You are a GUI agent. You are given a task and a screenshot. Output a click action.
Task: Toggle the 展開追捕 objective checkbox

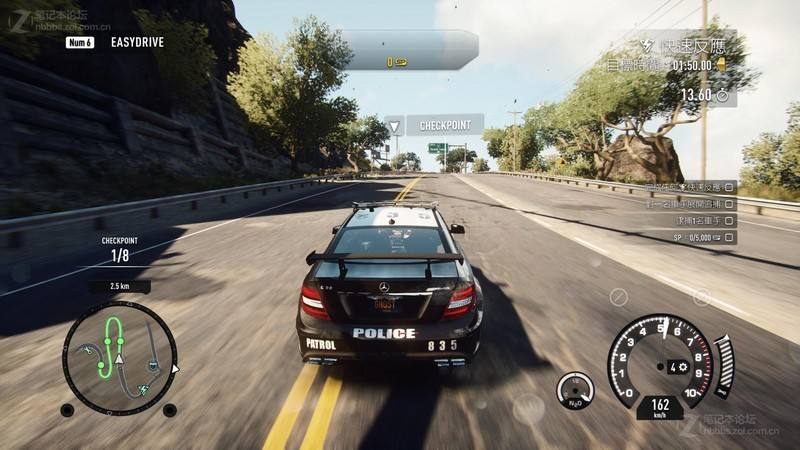(730, 203)
